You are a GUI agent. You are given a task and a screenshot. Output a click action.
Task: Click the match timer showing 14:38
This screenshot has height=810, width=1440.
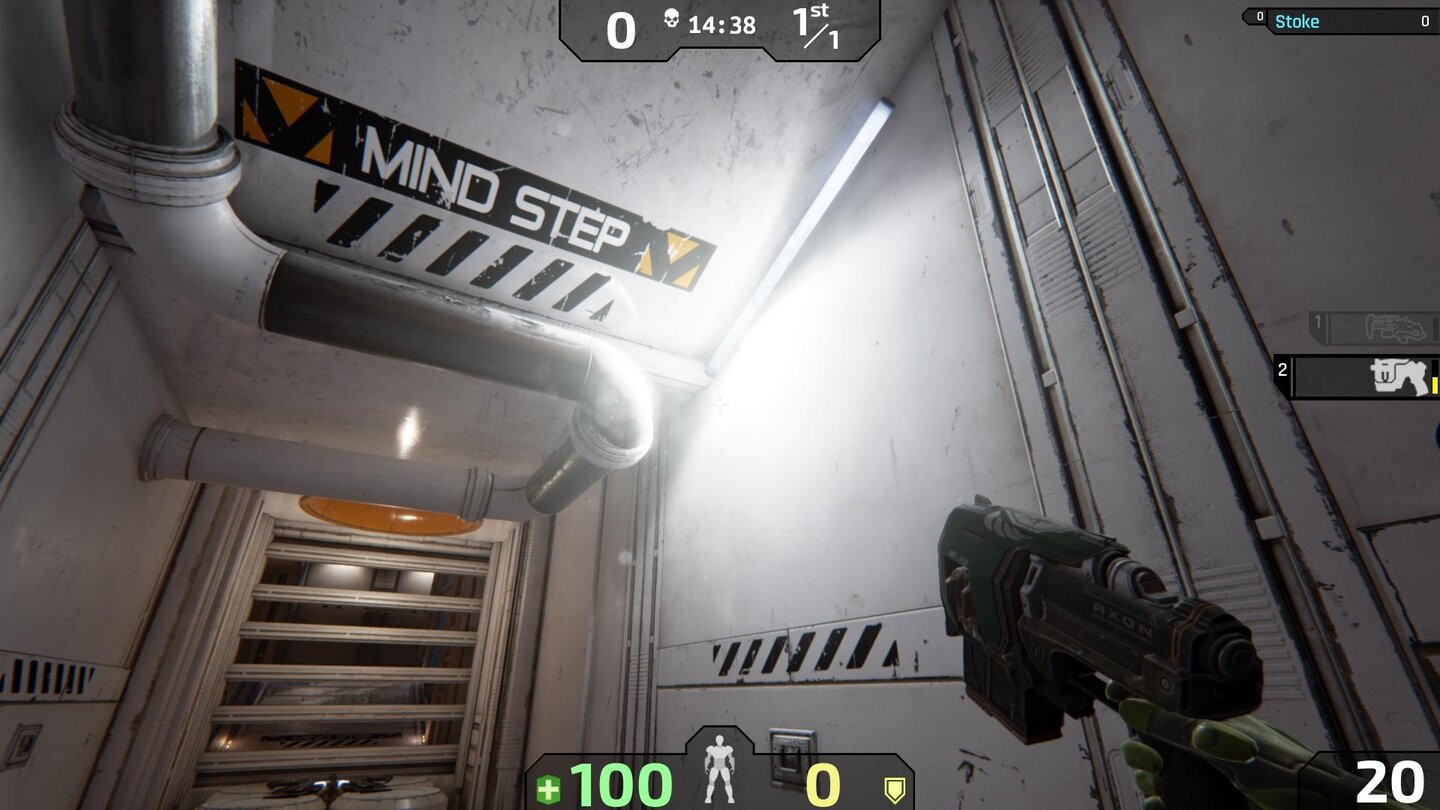tap(725, 26)
